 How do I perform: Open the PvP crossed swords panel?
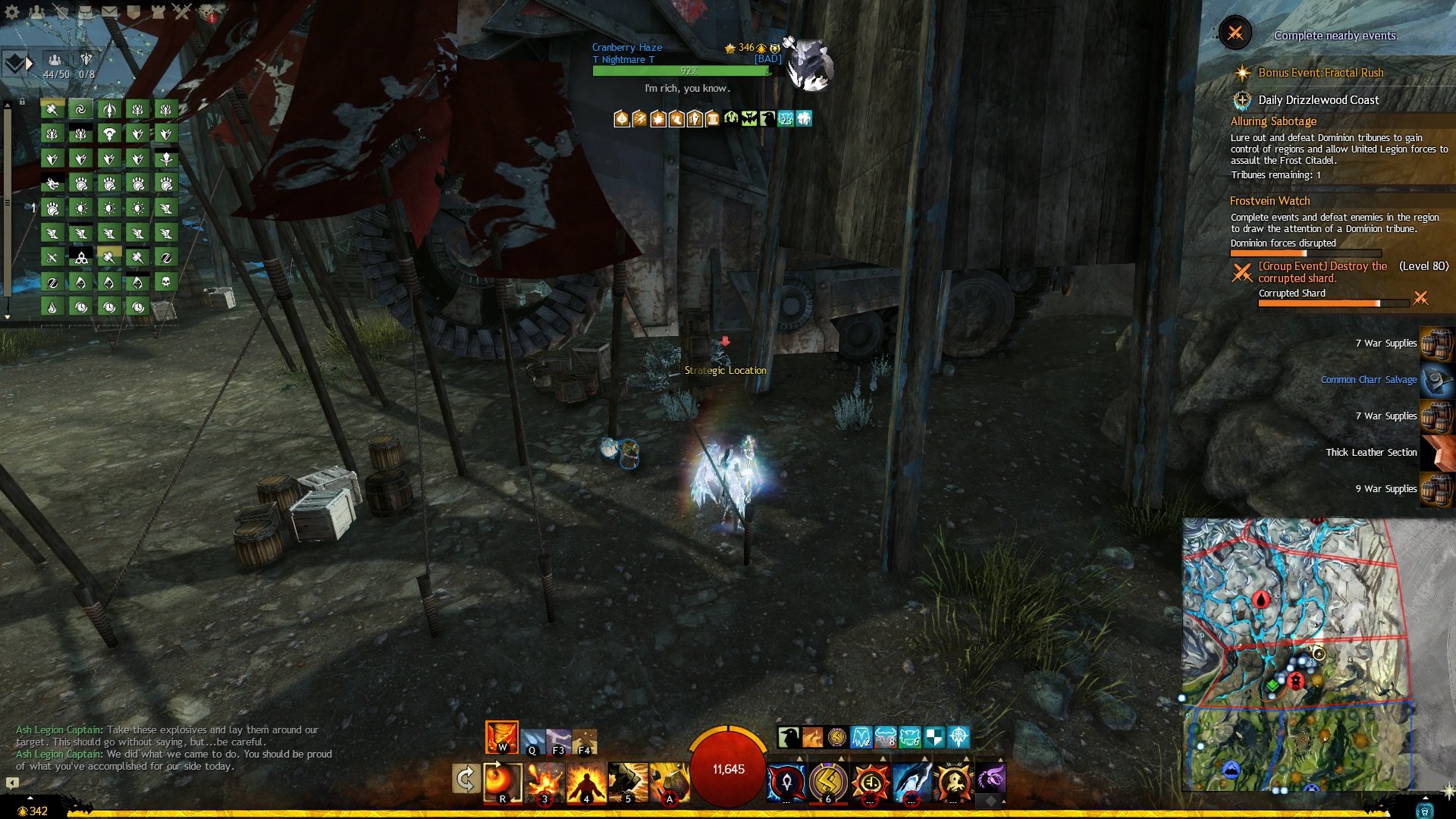tap(181, 11)
